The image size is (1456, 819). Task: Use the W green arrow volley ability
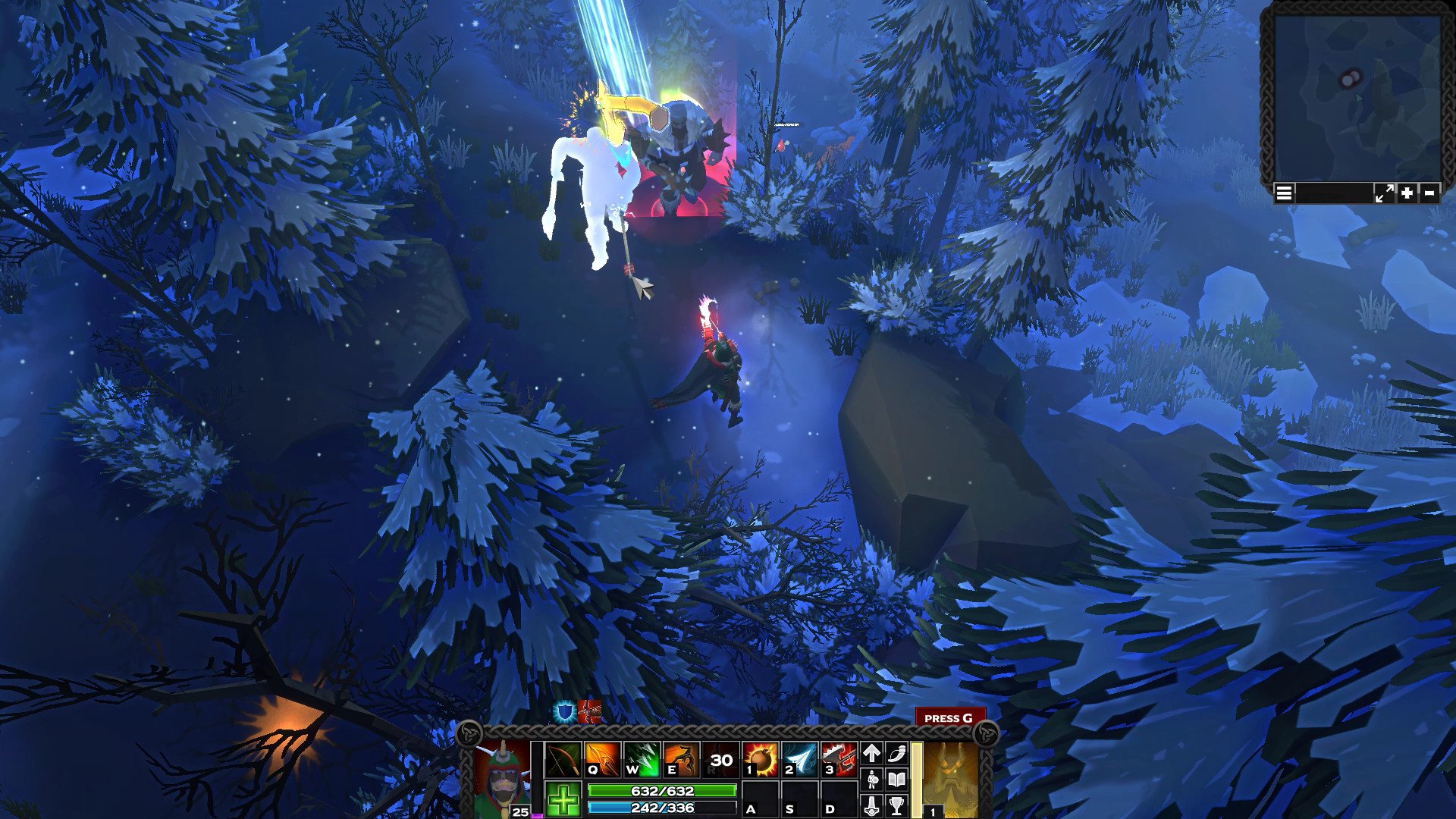click(x=642, y=759)
